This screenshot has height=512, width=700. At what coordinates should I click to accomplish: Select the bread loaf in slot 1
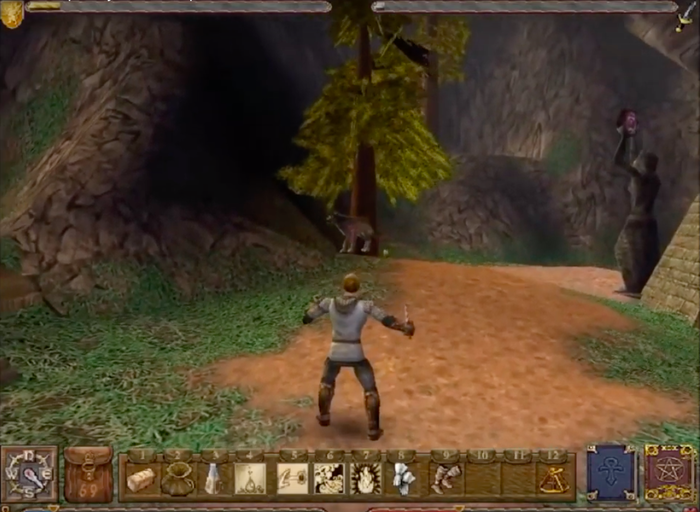tap(141, 479)
